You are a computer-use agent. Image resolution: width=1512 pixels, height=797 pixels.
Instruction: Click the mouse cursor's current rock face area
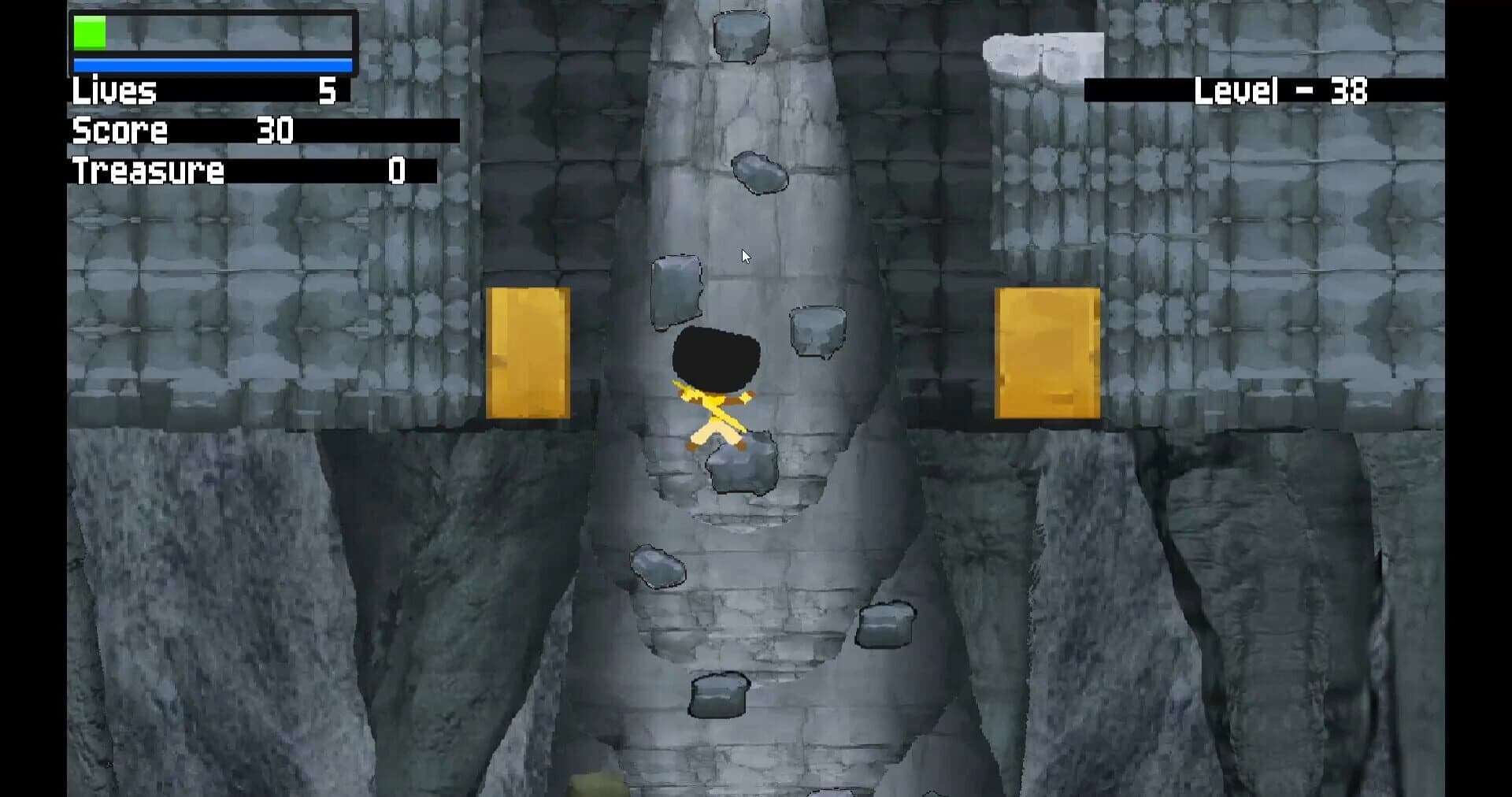[x=744, y=256]
